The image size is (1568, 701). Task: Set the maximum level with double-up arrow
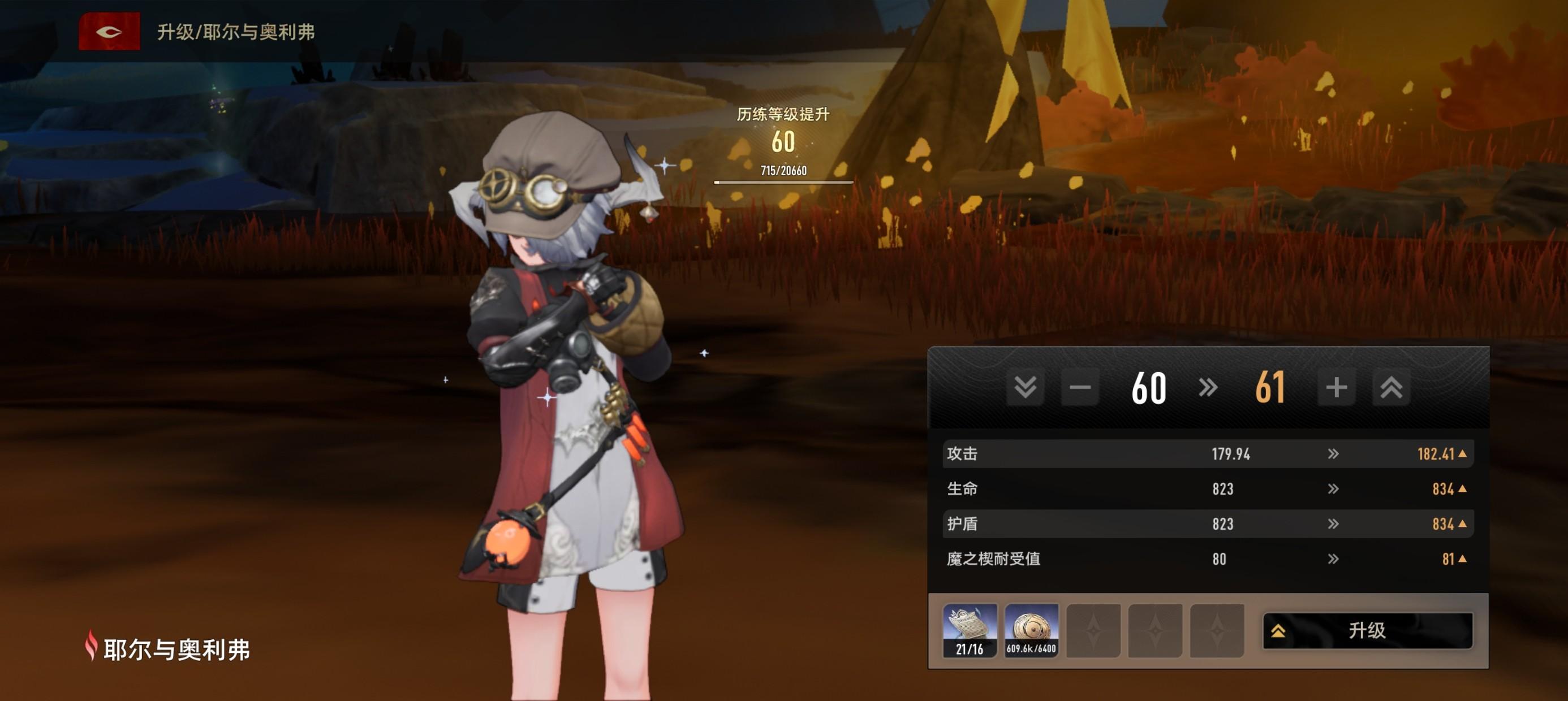[x=1391, y=387]
